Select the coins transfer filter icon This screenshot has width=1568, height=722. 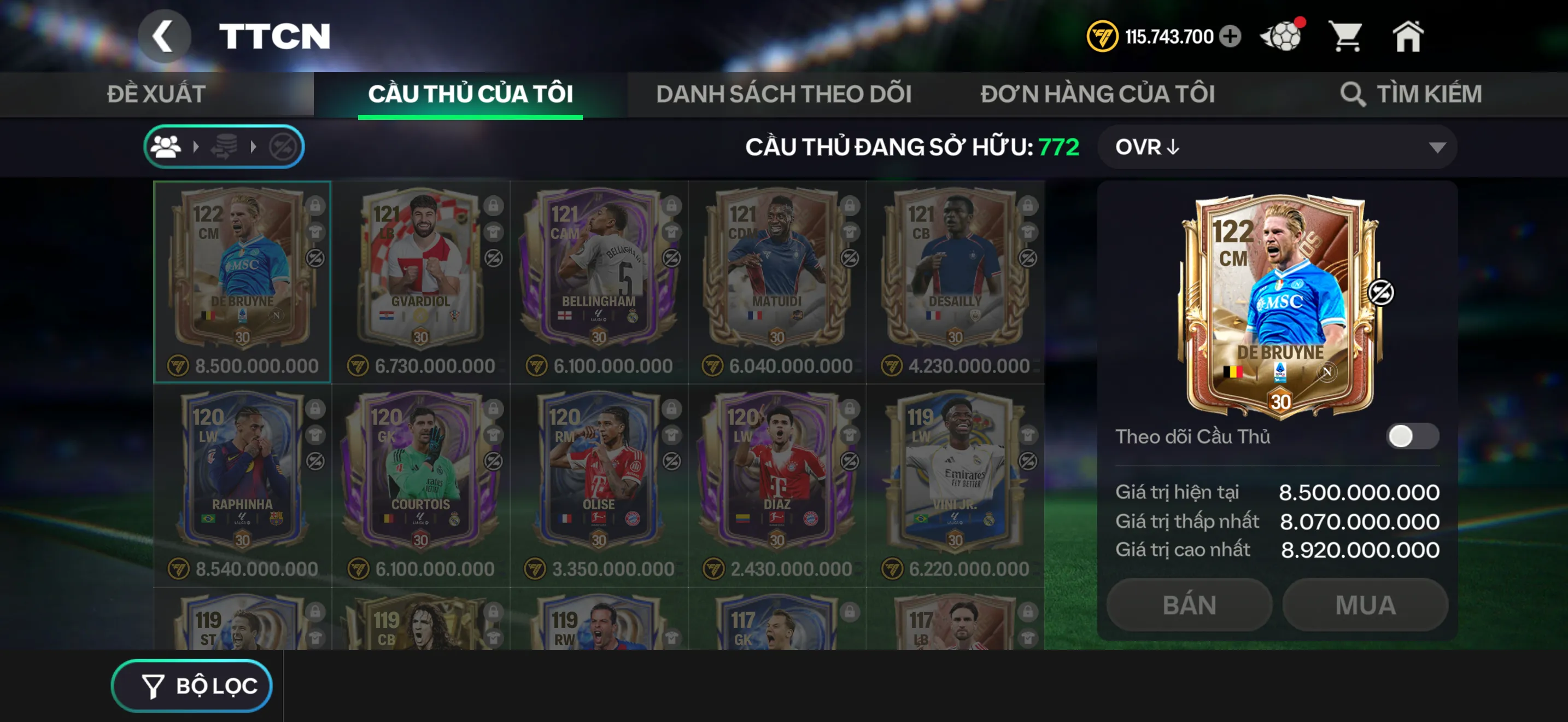pos(225,146)
